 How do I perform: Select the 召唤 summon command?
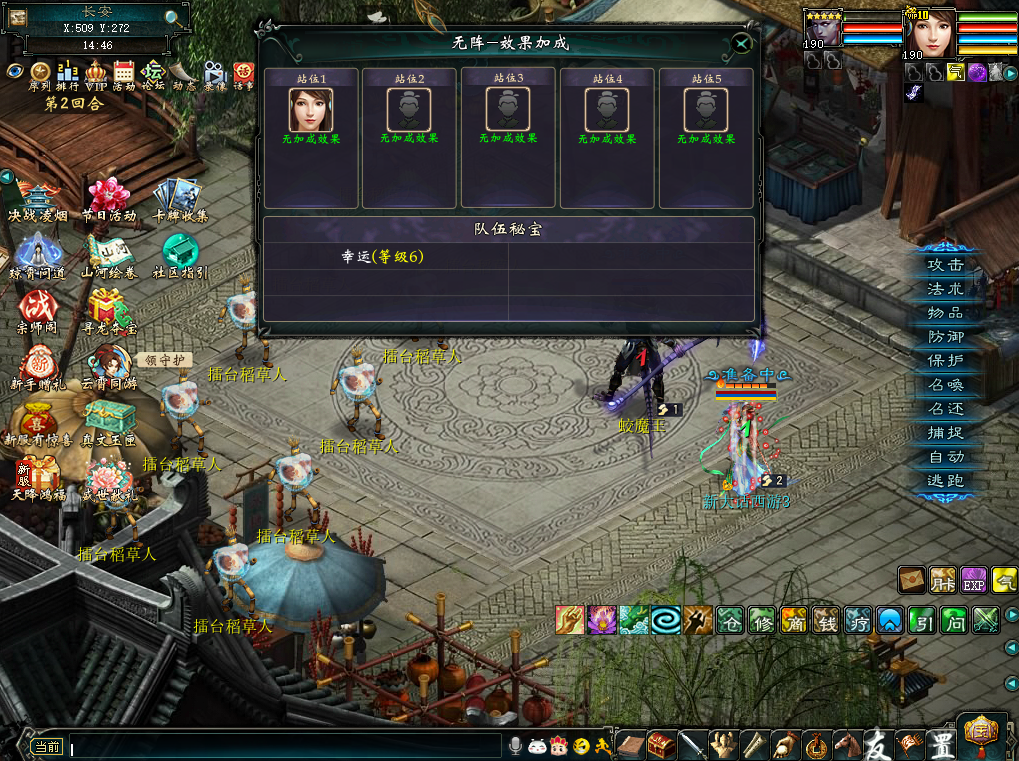point(945,385)
